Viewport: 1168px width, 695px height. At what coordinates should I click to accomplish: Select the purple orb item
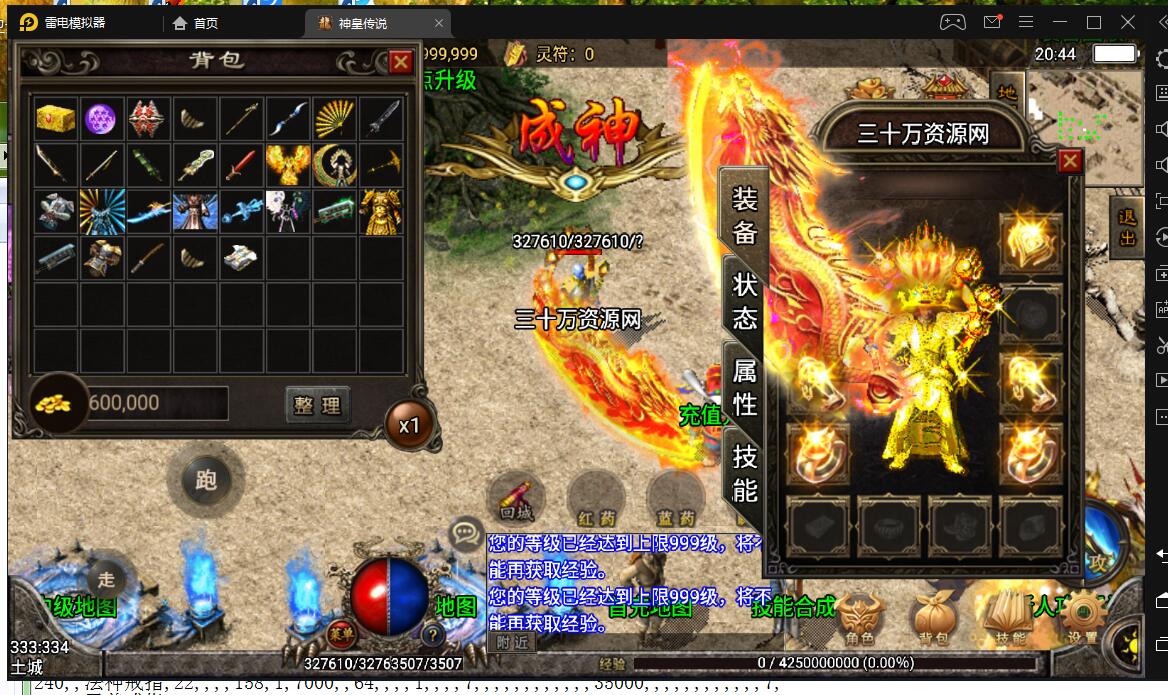[x=102, y=119]
